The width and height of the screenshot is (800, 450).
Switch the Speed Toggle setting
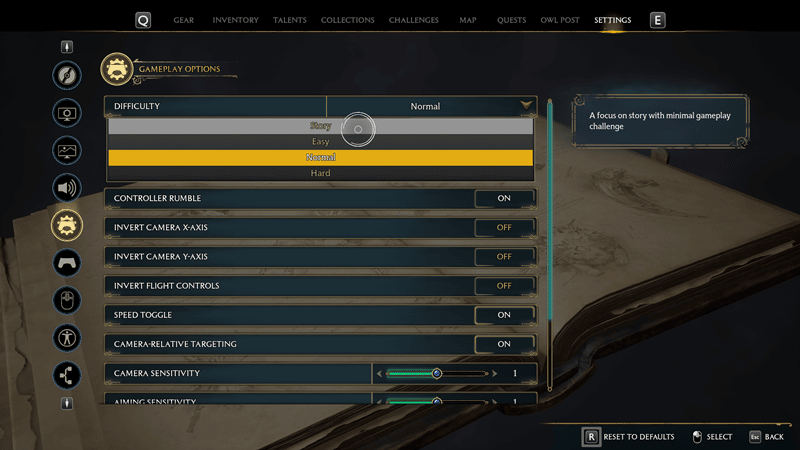click(504, 315)
